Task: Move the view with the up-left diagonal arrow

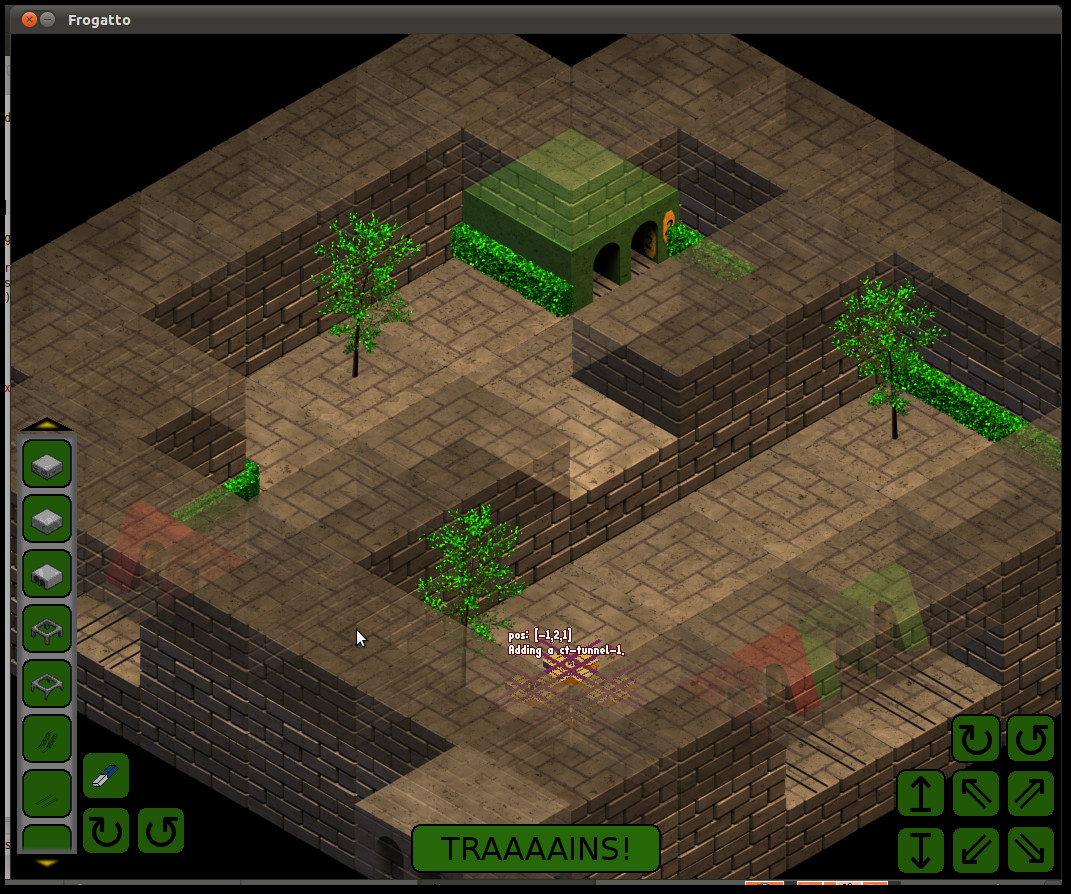Action: [975, 795]
